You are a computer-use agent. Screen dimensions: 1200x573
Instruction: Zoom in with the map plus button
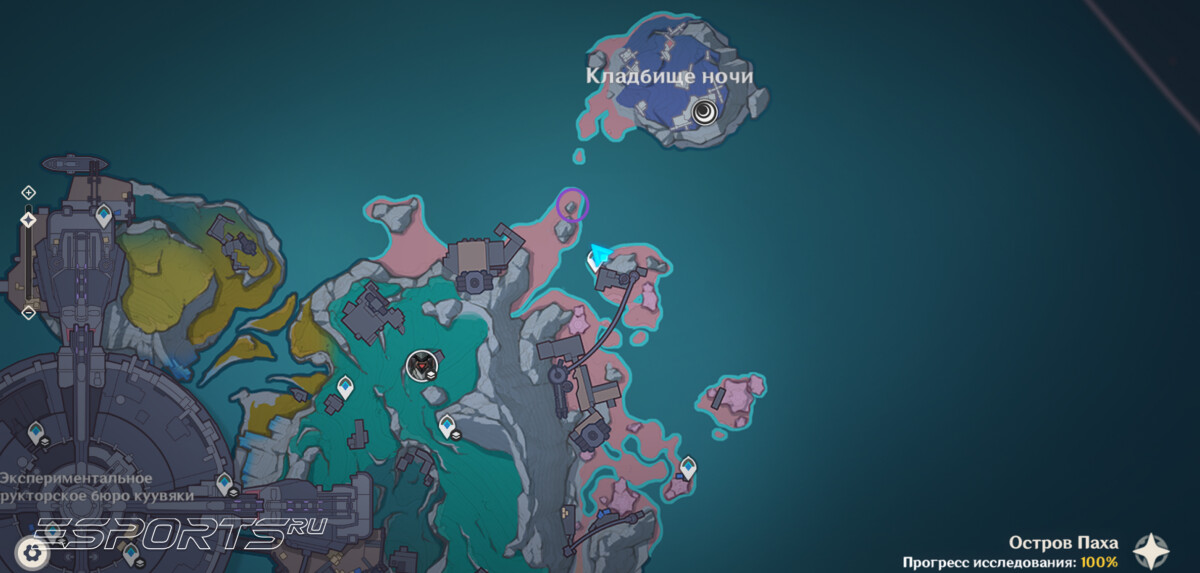coord(28,192)
